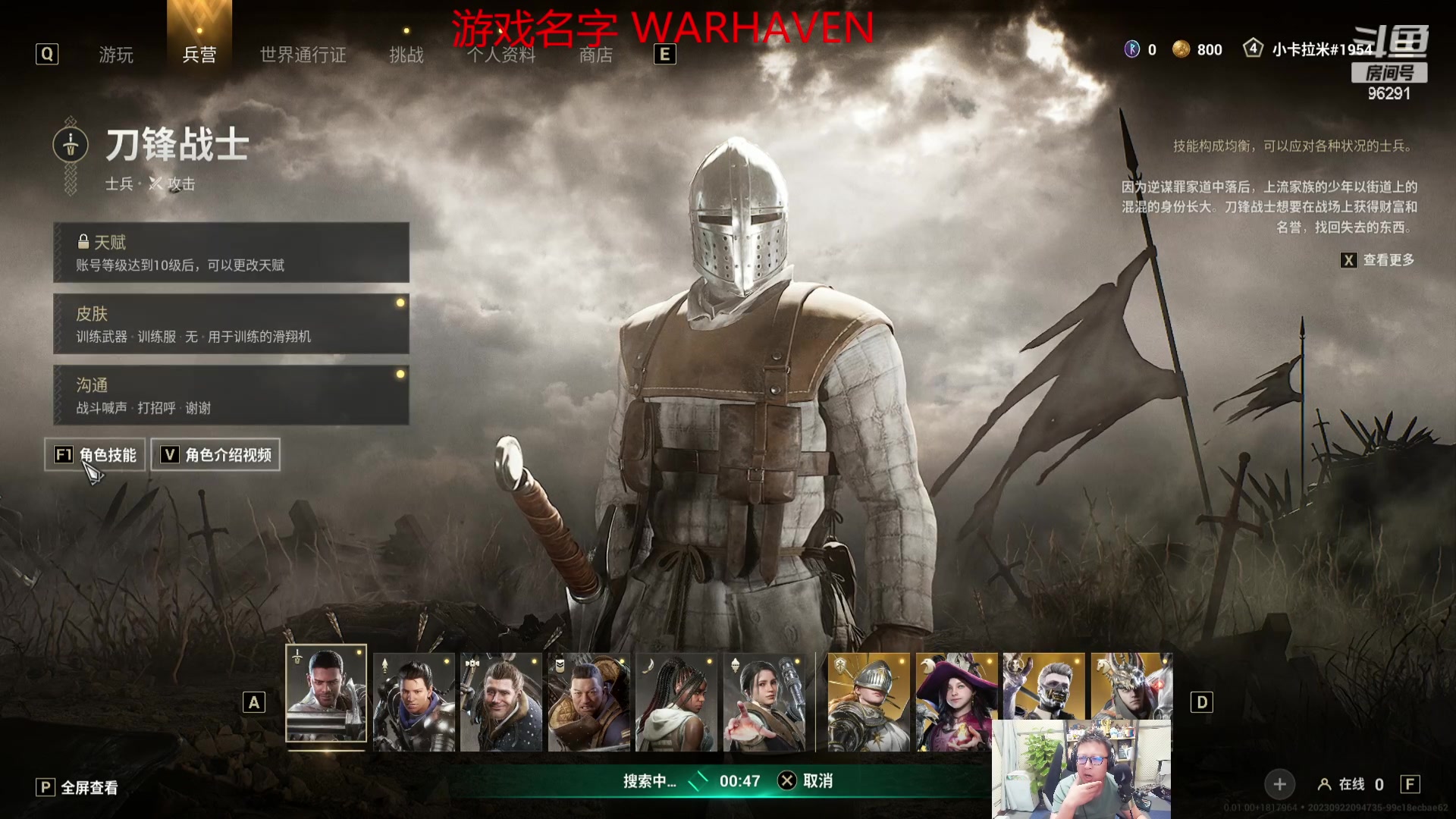Screen dimensions: 1456x819
Task: Open the 沟通 communication panel
Action: coord(231,395)
